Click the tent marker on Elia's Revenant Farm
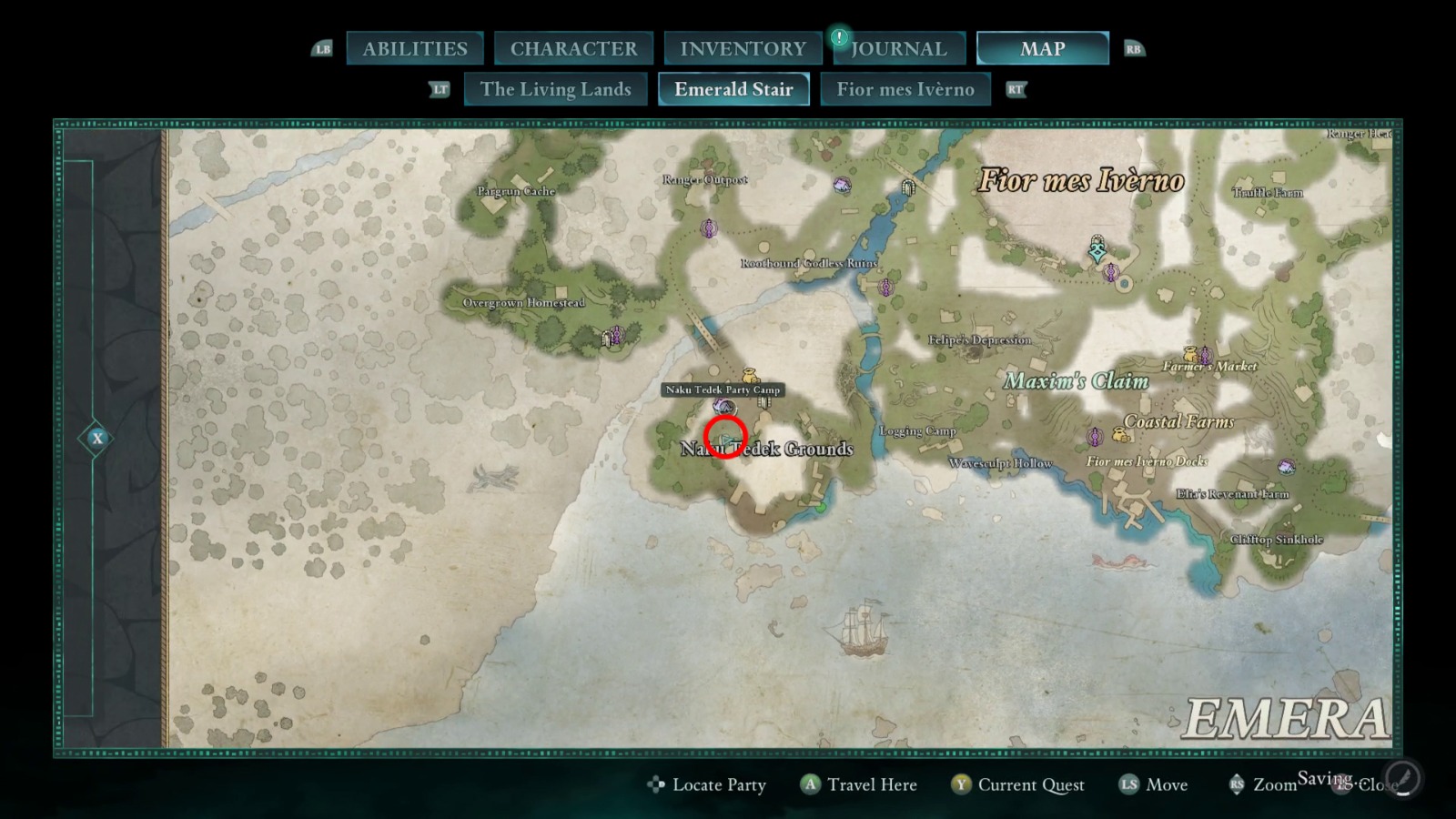The image size is (1456, 819). coord(1286,467)
